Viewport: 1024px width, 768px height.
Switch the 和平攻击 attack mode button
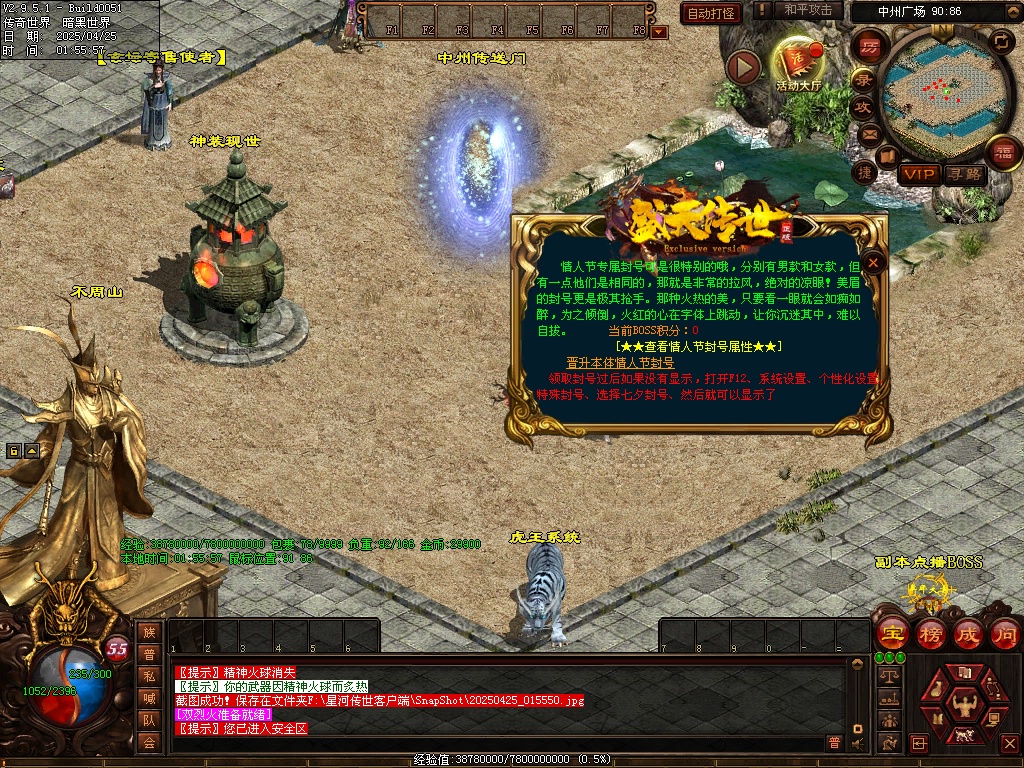[808, 10]
